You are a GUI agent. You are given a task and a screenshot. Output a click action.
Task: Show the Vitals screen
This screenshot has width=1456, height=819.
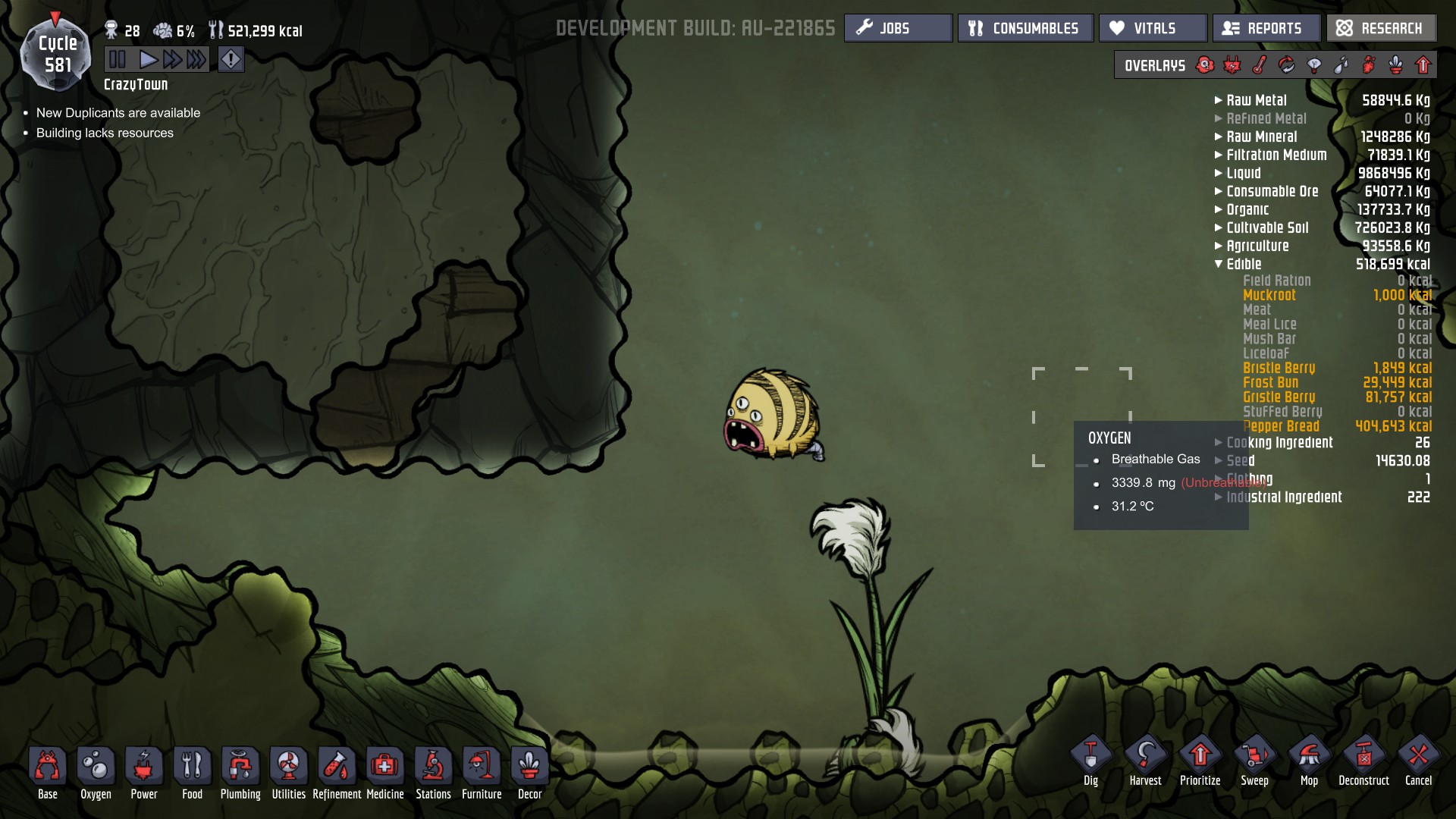(1153, 28)
